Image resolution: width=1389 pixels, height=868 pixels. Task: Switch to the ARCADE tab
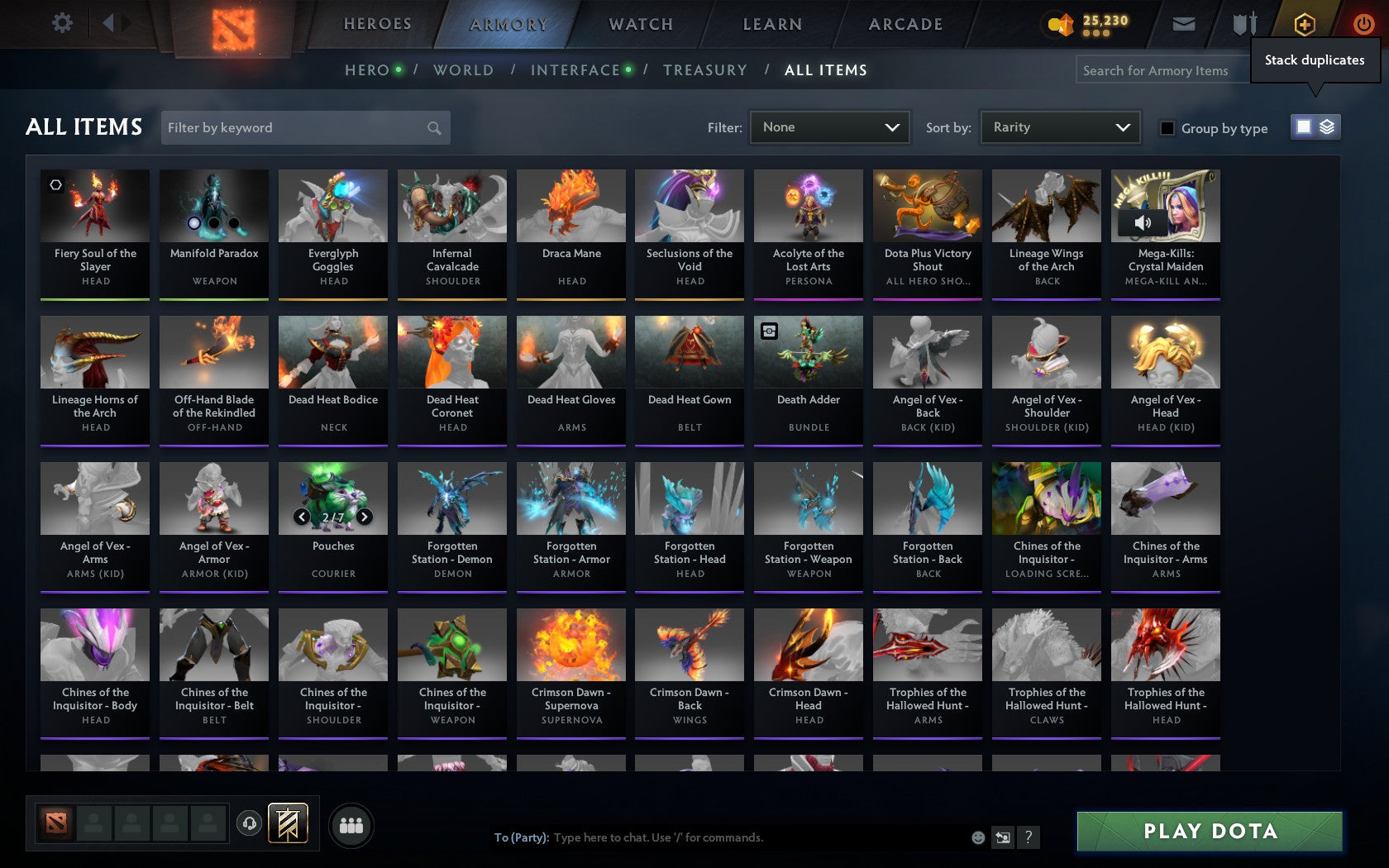tap(905, 25)
